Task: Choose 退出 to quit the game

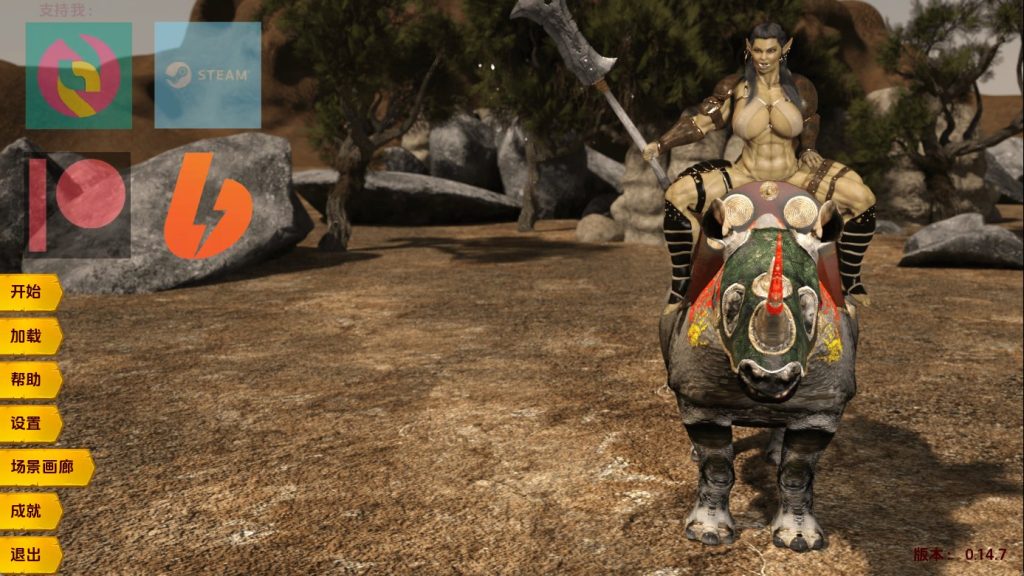Action: pyautogui.click(x=29, y=555)
